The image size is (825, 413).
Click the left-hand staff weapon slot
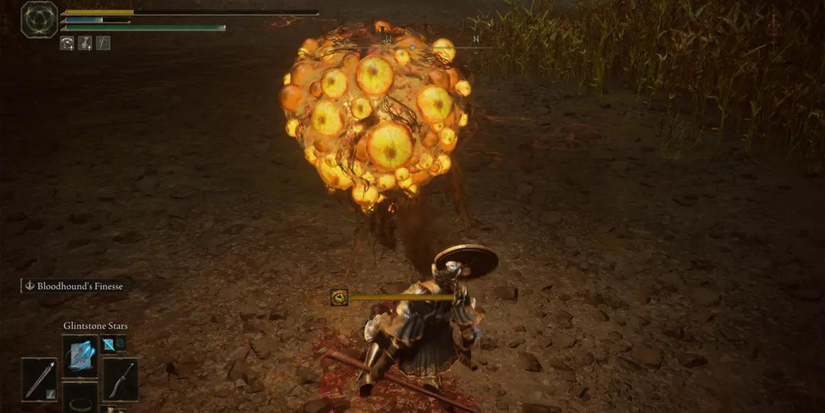pyautogui.click(x=39, y=379)
